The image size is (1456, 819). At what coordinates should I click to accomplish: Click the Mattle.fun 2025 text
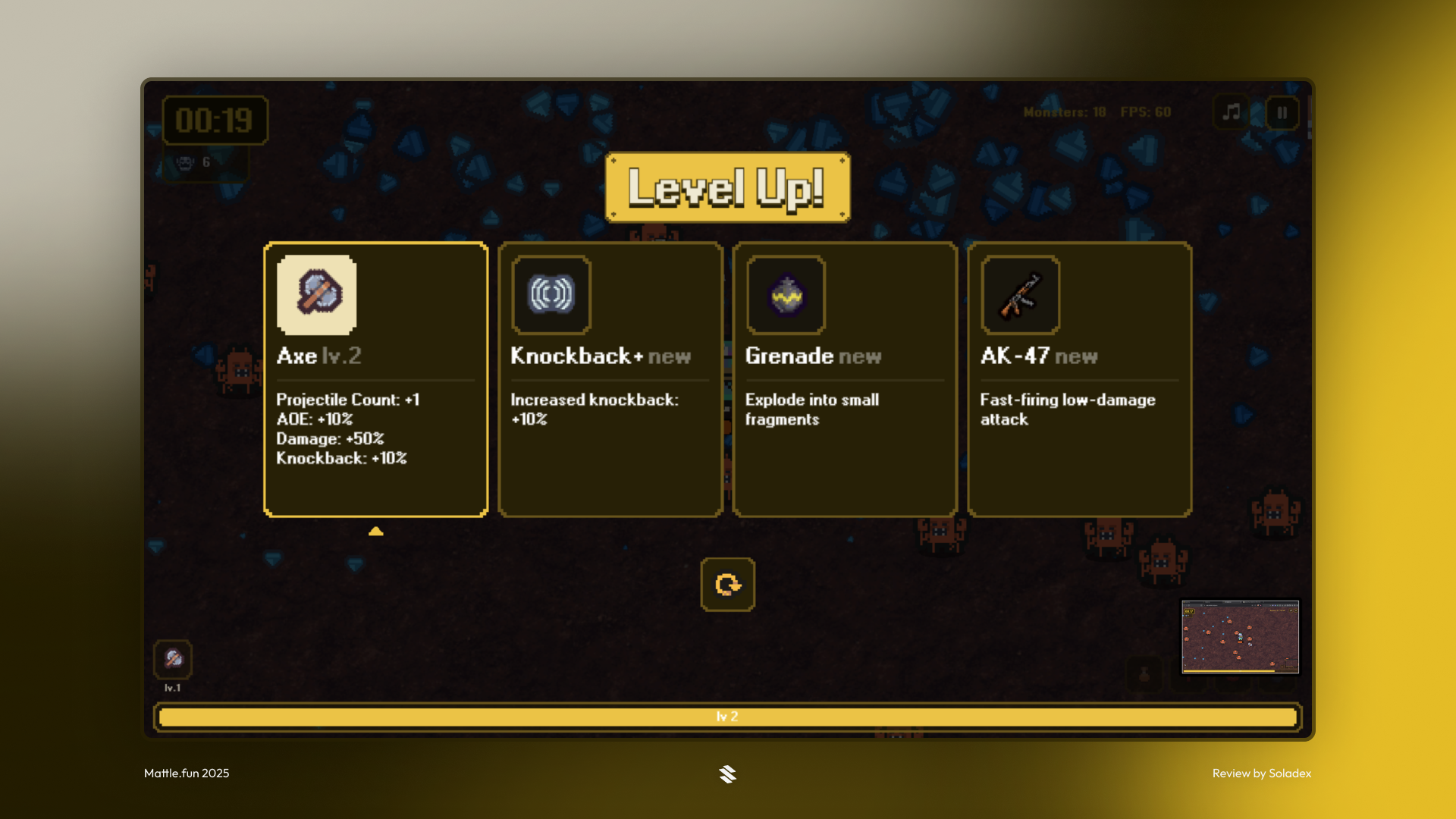(x=186, y=774)
